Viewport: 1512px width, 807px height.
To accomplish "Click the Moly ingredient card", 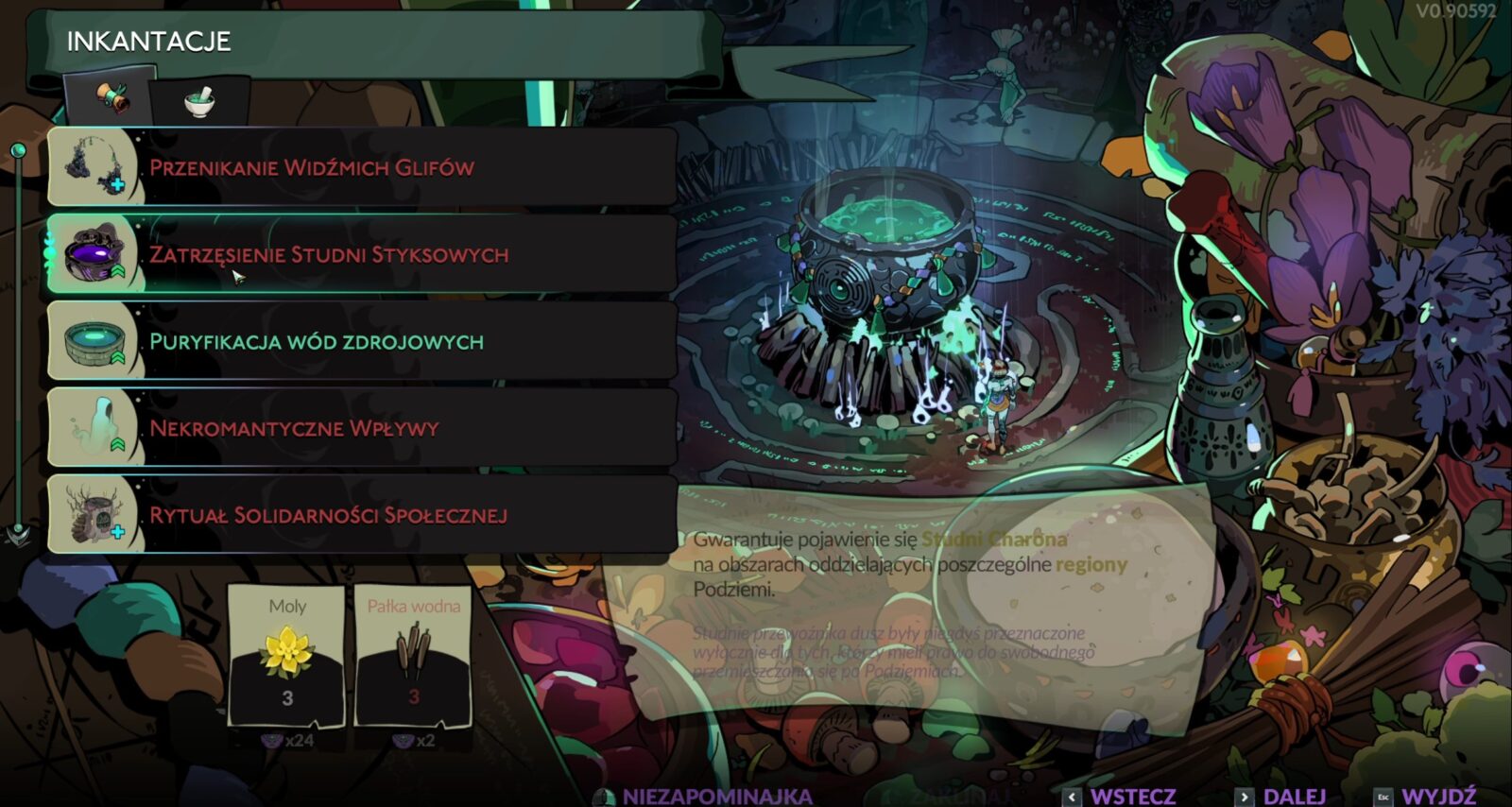I will [x=286, y=656].
